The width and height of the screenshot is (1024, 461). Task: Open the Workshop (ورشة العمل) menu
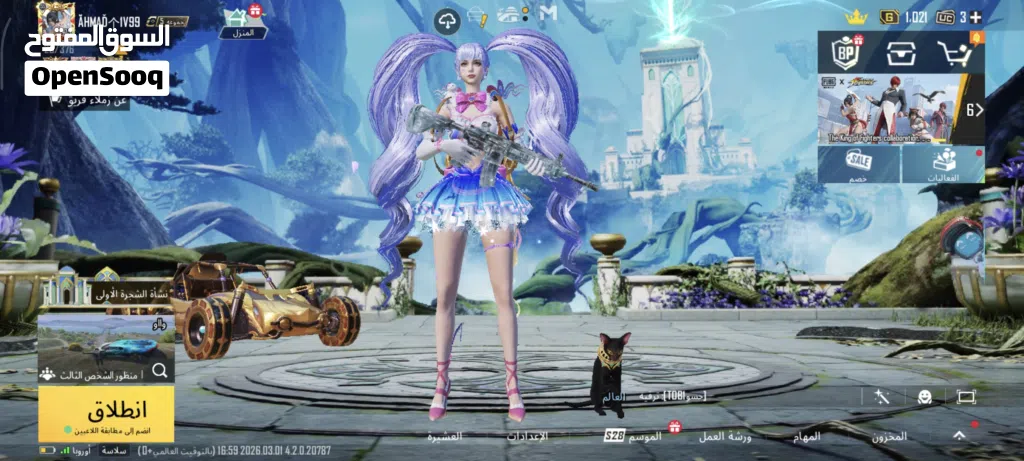[729, 437]
